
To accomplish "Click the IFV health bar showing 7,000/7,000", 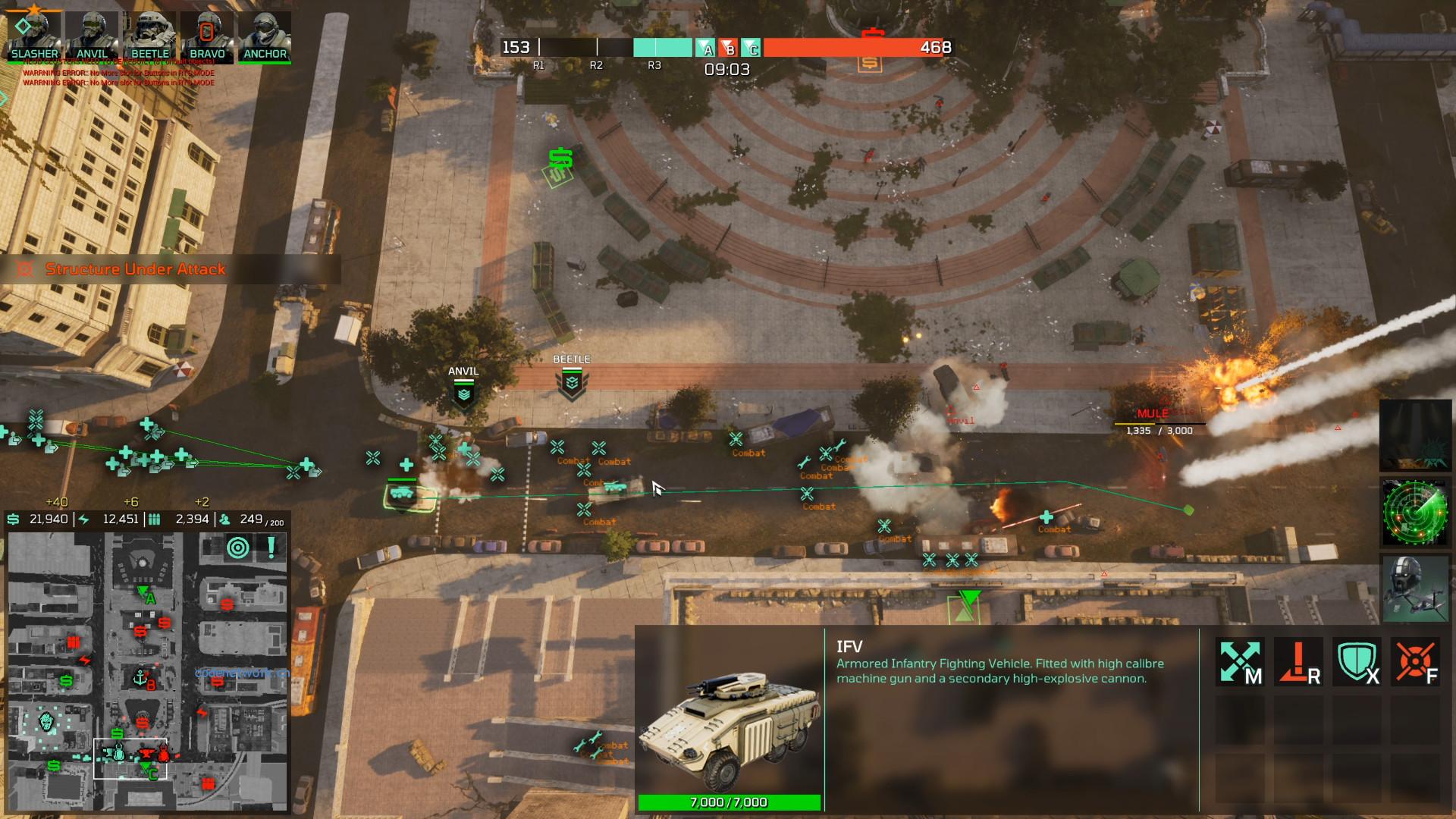I will click(x=730, y=800).
